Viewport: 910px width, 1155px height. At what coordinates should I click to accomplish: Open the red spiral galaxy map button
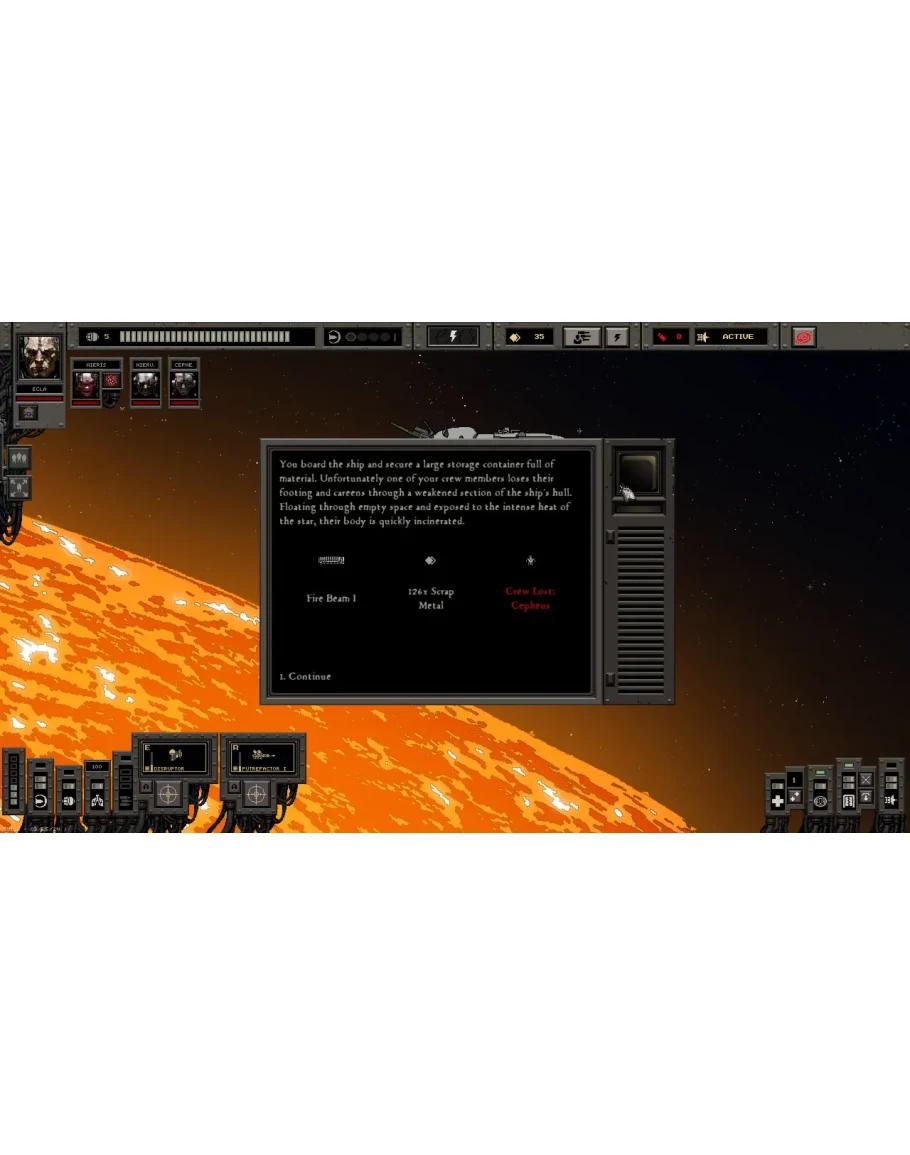(x=803, y=337)
